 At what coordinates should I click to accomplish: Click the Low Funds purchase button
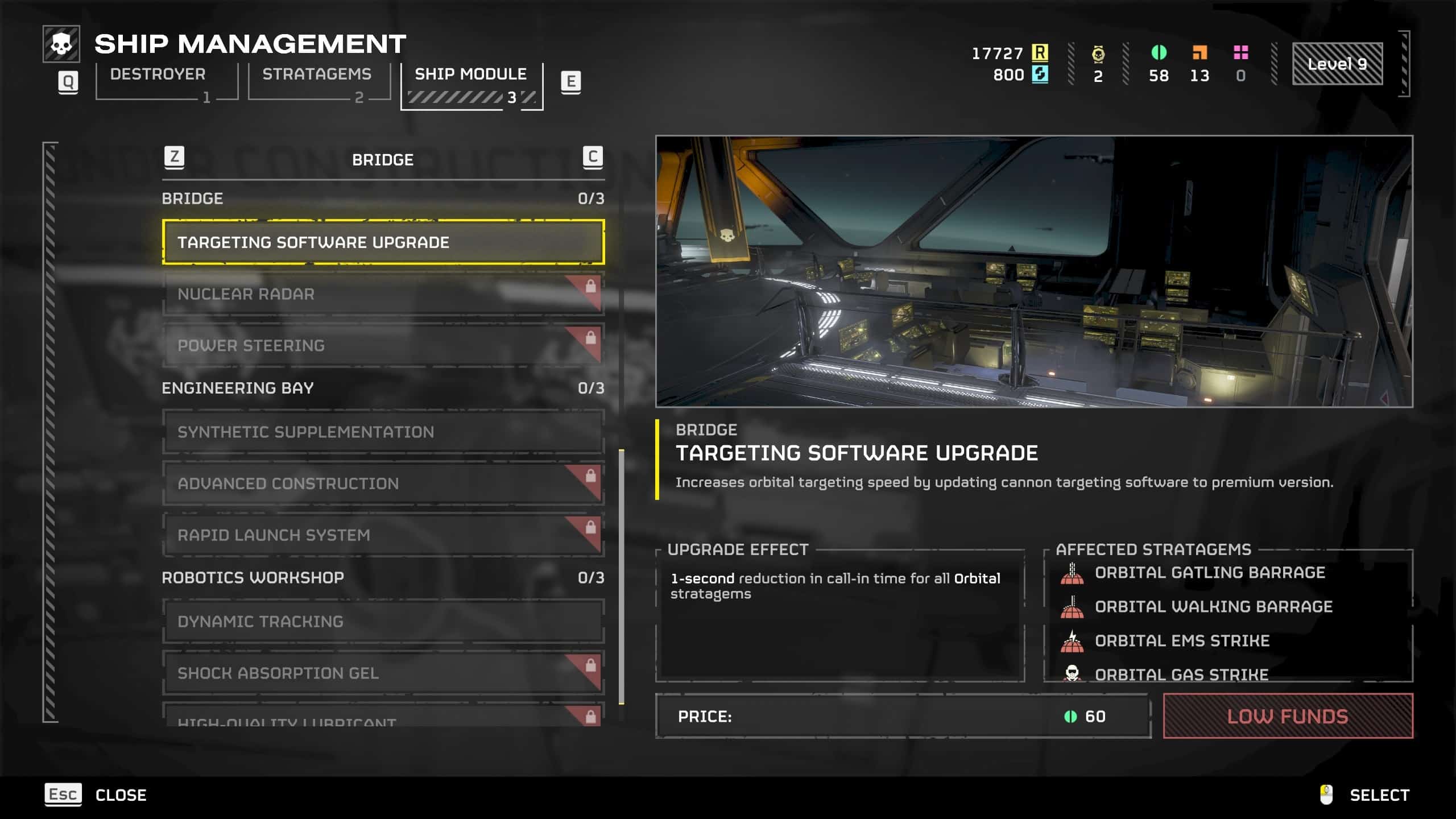tap(1288, 716)
